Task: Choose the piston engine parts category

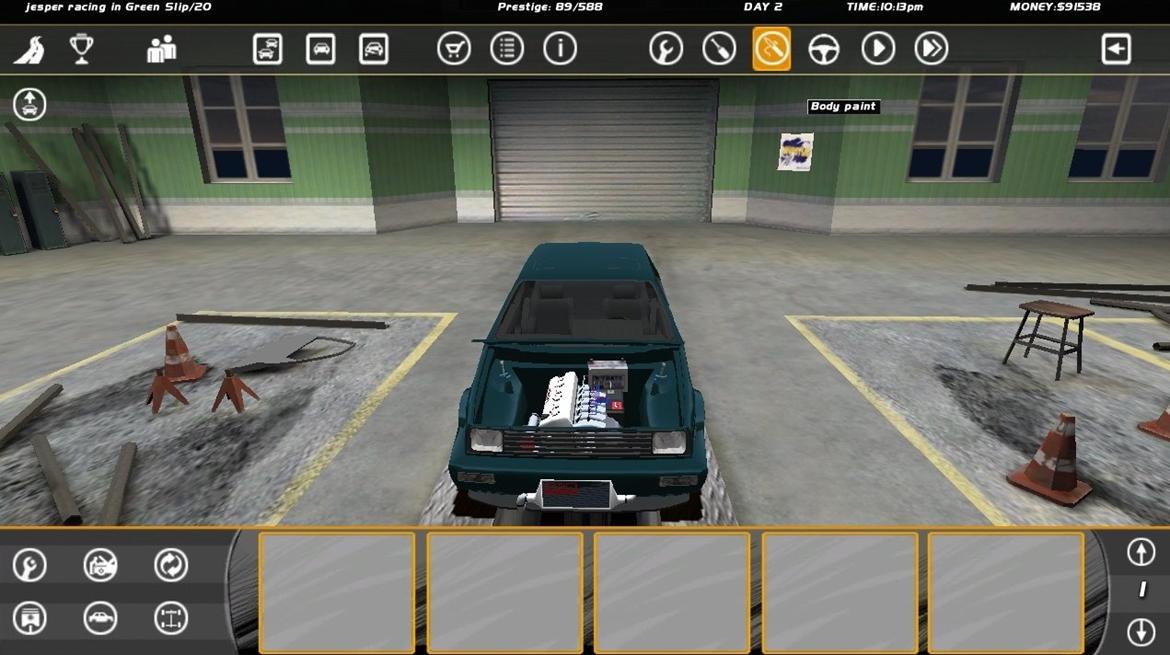Action: [30, 618]
